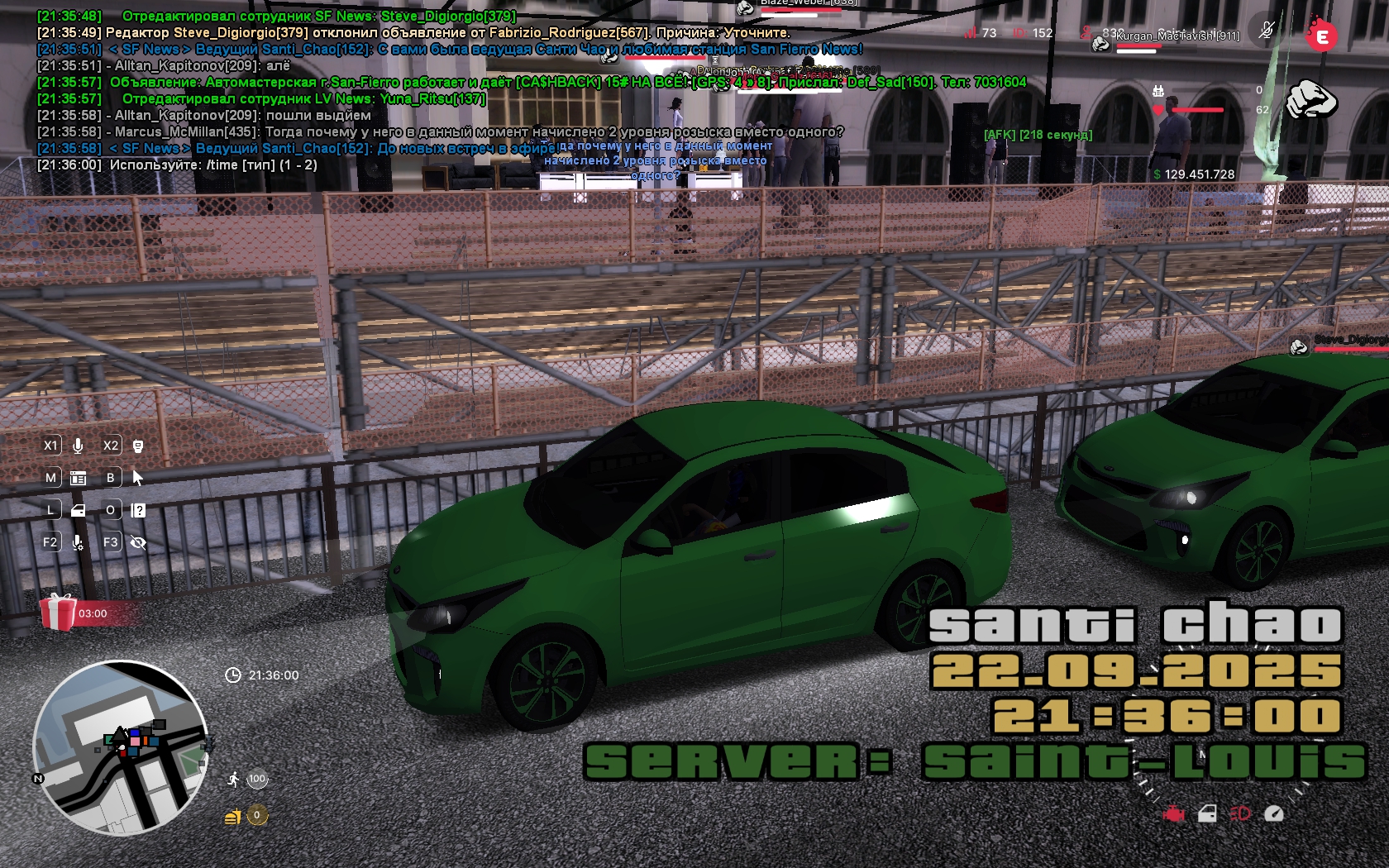Claim the red gift box reward

point(58,613)
